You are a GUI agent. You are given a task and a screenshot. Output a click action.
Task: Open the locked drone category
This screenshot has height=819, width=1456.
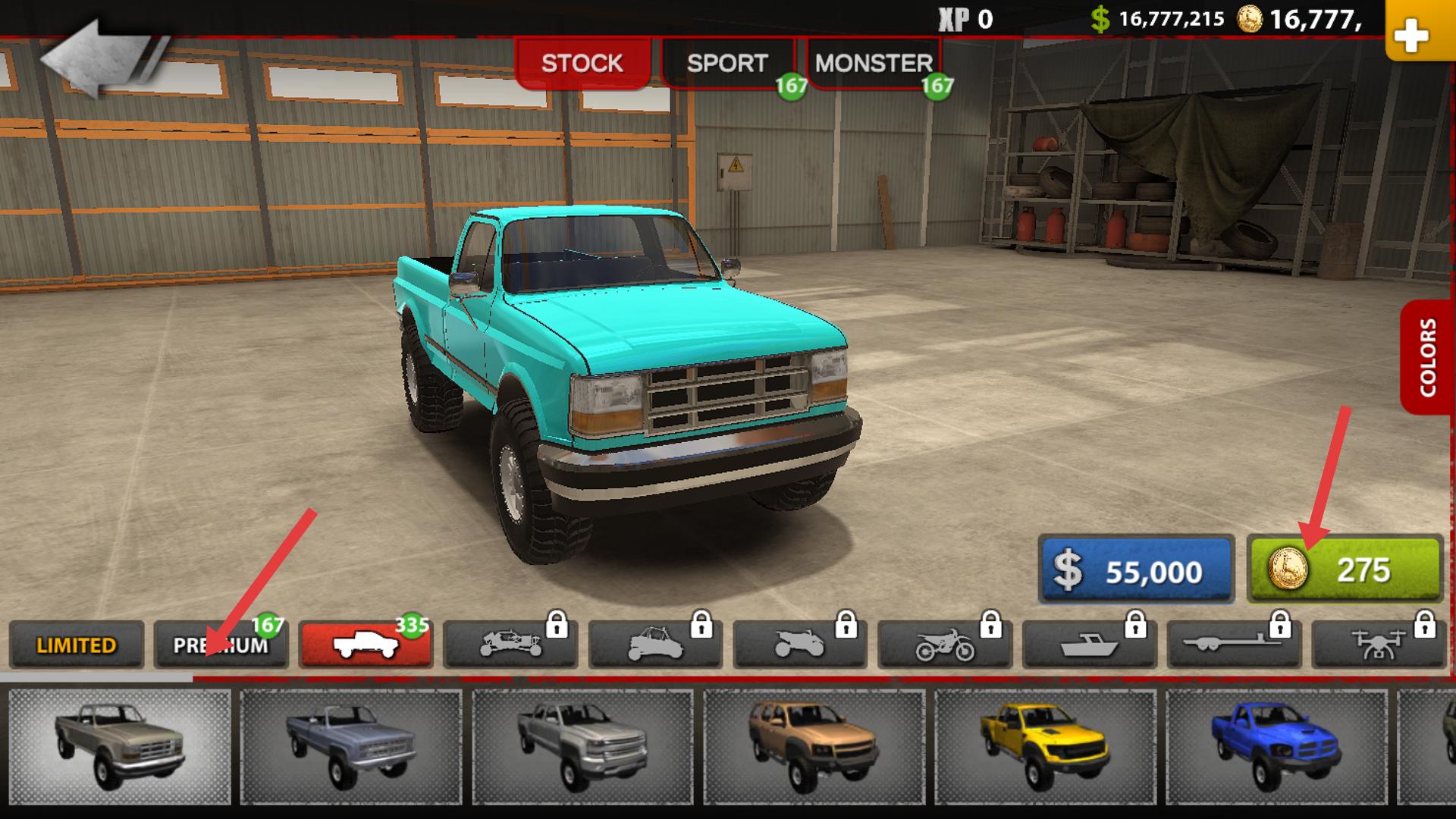click(1379, 645)
